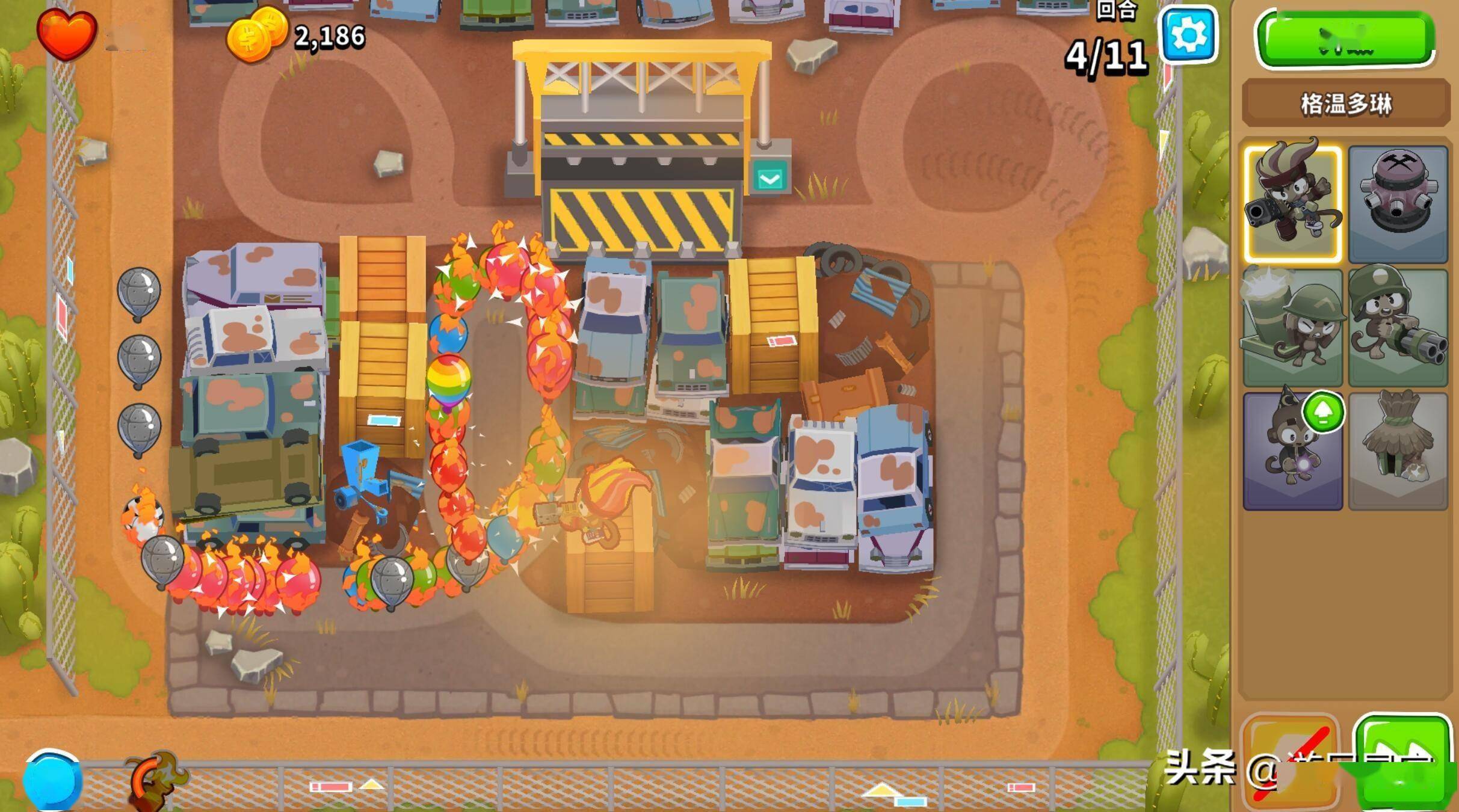1459x812 pixels.
Task: Choose the Monkey Village hut card
Action: click(1397, 451)
